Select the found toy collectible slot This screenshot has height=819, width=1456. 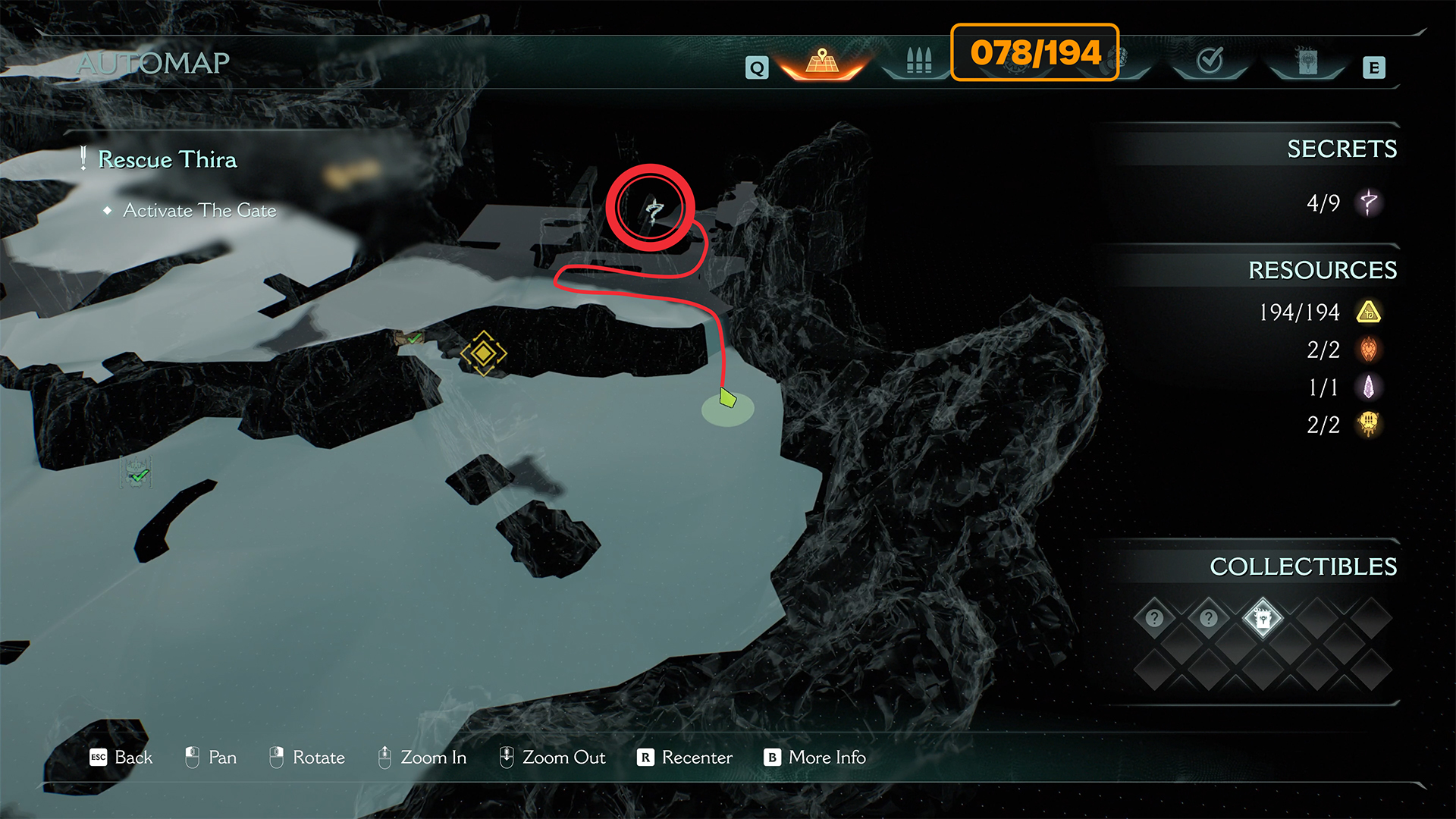tap(1263, 619)
